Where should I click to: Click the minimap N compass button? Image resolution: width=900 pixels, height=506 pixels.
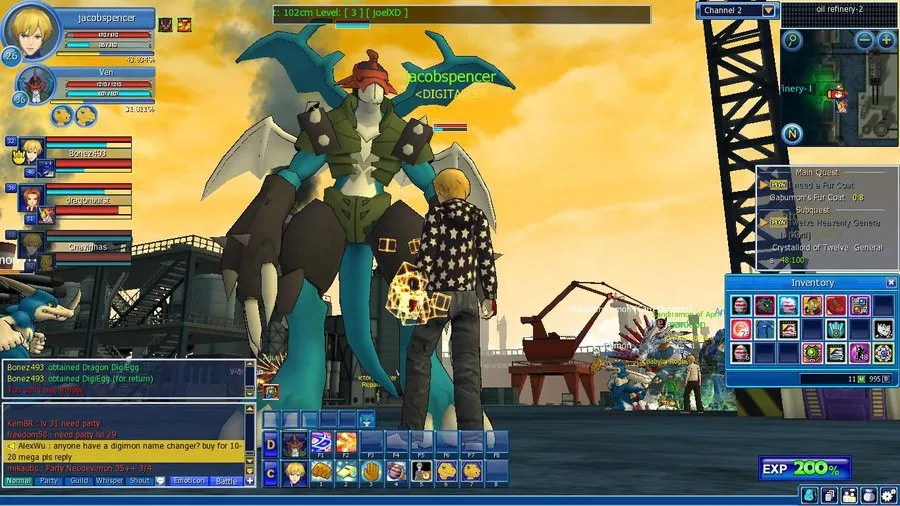point(791,133)
